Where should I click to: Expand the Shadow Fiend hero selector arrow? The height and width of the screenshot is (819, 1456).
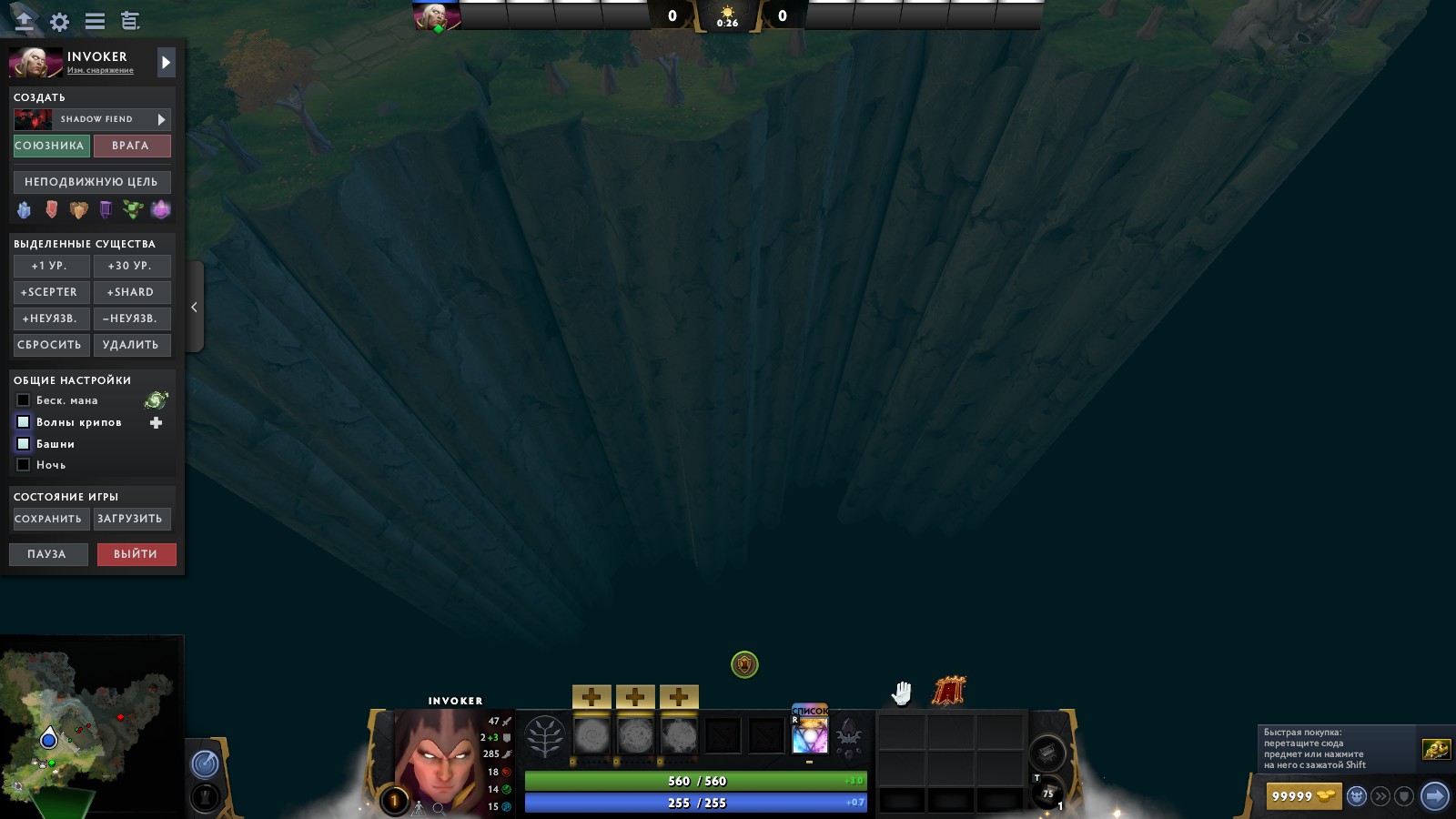pos(162,119)
